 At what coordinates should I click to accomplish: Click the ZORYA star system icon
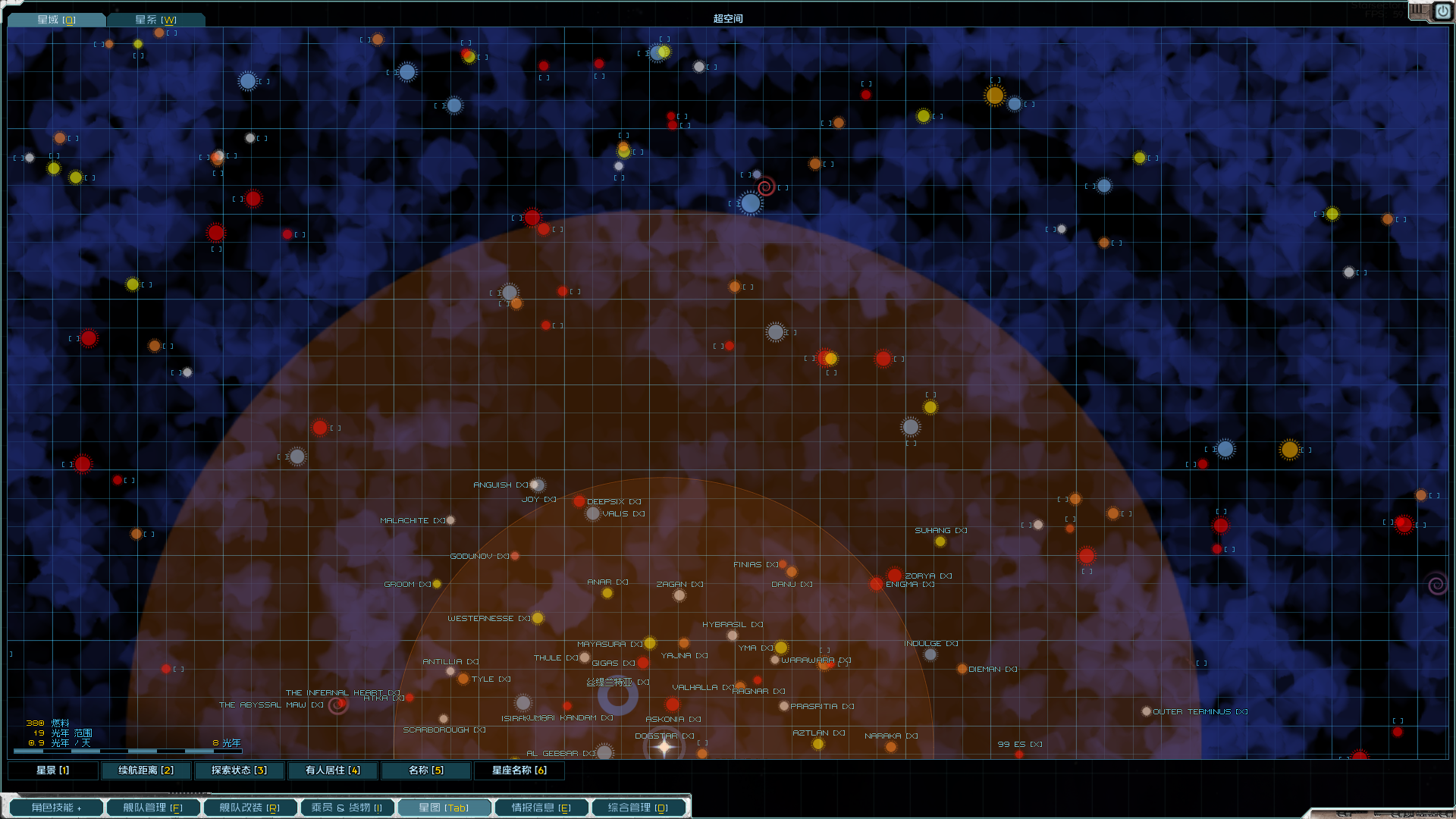click(894, 576)
